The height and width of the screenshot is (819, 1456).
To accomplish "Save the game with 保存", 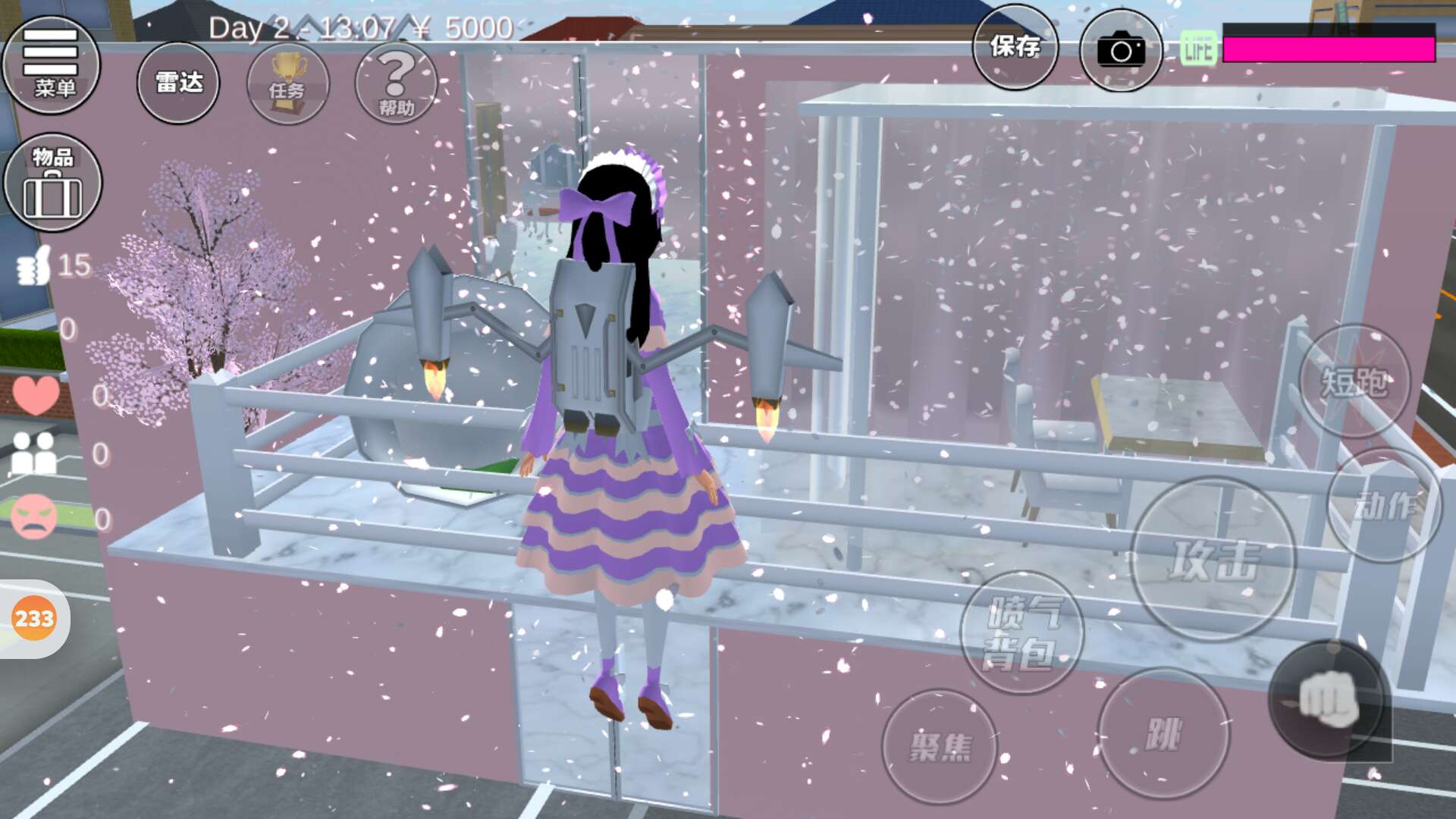I will point(1015,47).
